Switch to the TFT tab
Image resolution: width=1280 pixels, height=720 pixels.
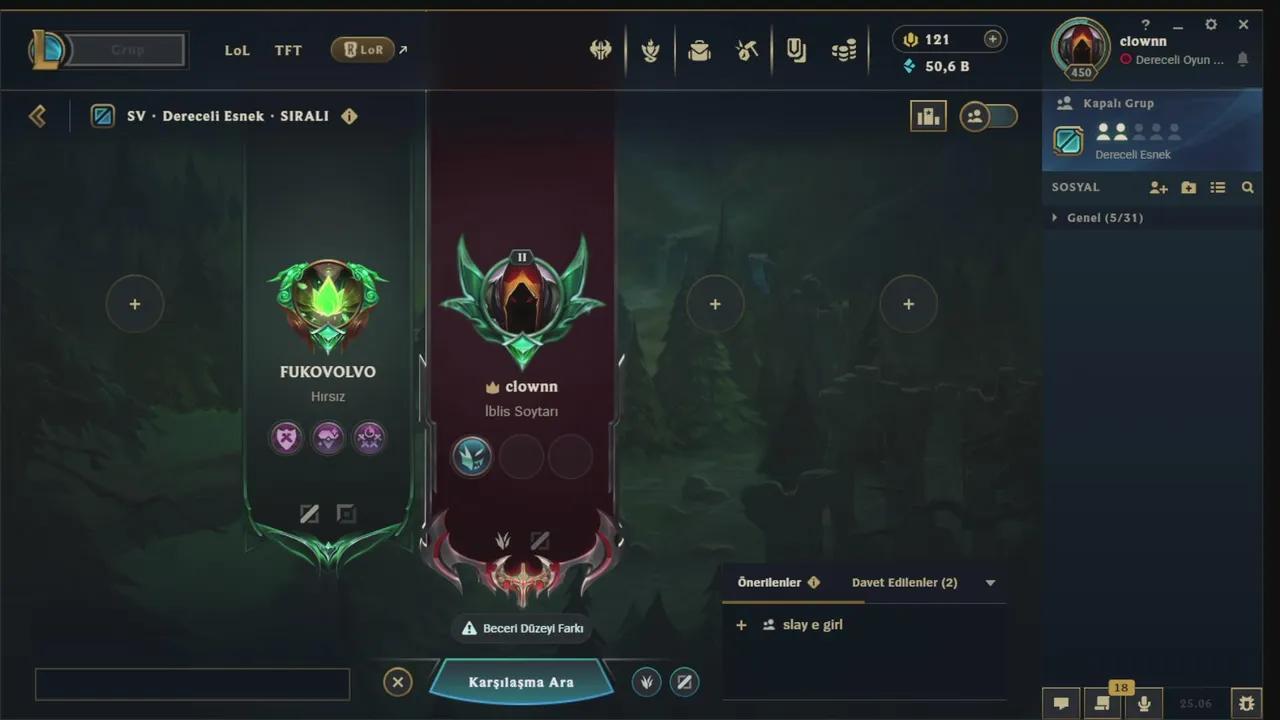coord(288,50)
